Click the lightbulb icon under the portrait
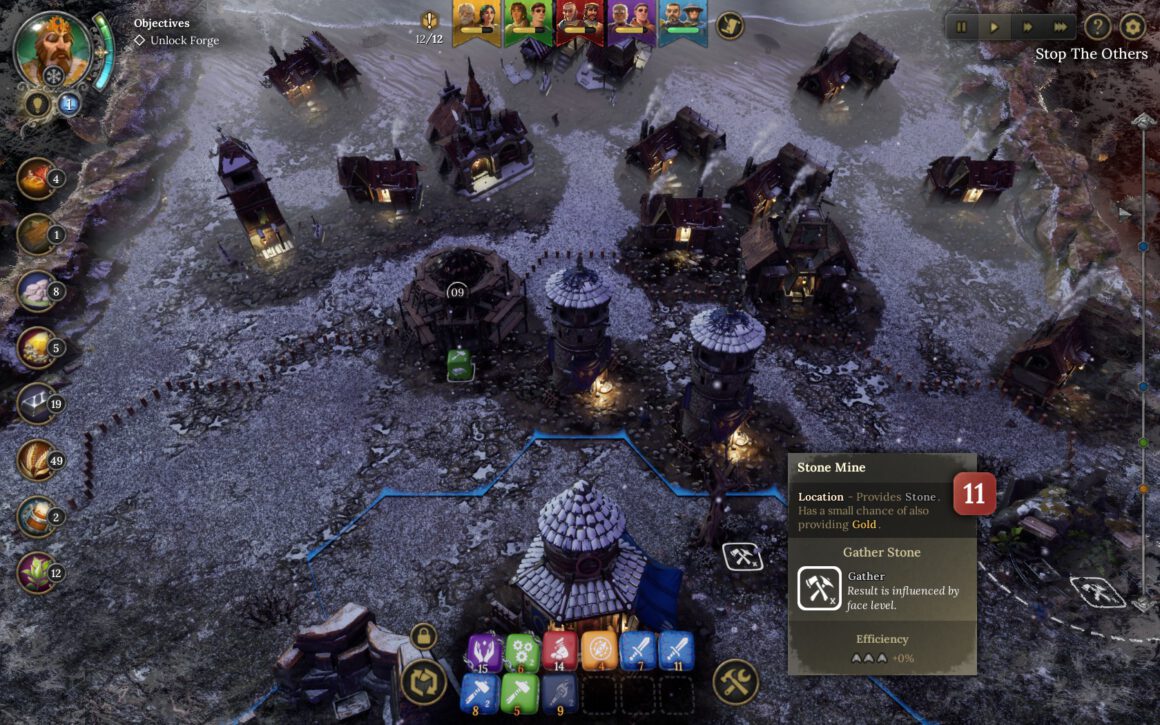1160x725 pixels. click(x=38, y=104)
